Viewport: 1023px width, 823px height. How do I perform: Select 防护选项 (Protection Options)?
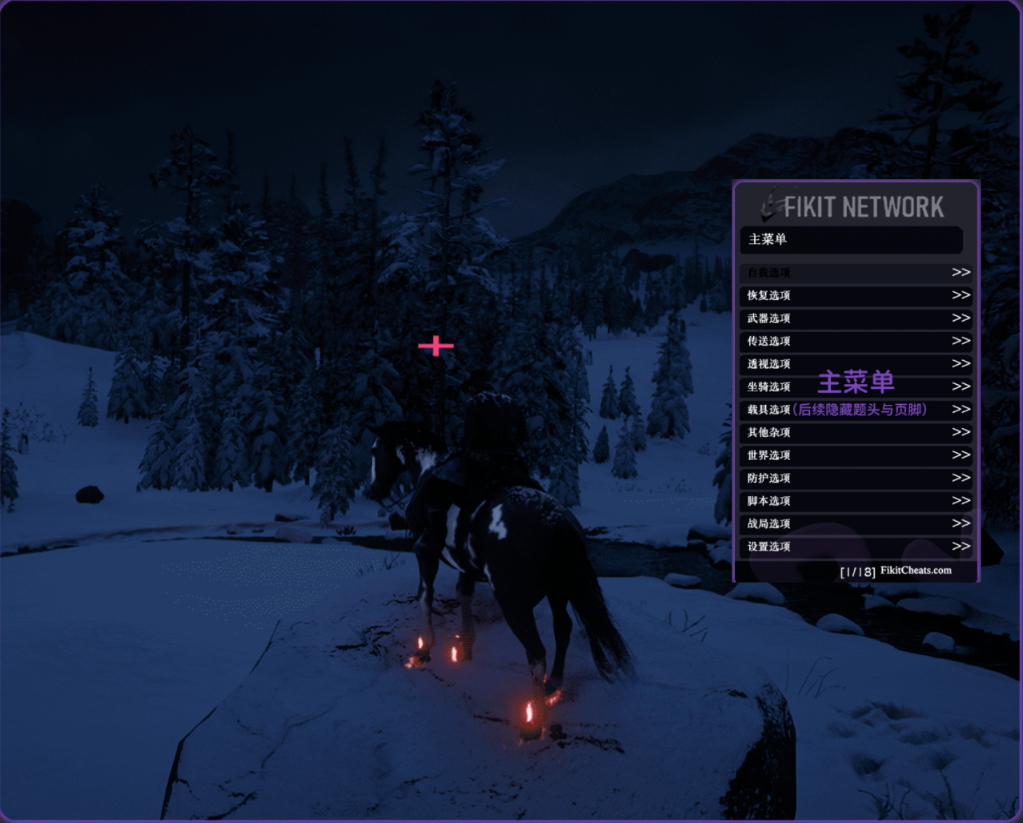(856, 478)
